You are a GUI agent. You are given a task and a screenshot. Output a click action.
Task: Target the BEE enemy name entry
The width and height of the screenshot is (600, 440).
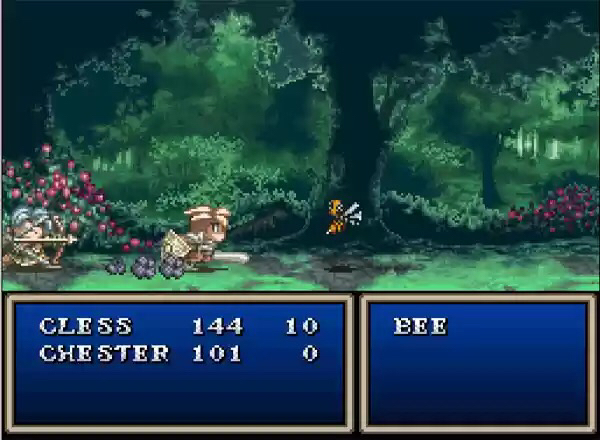[420, 326]
